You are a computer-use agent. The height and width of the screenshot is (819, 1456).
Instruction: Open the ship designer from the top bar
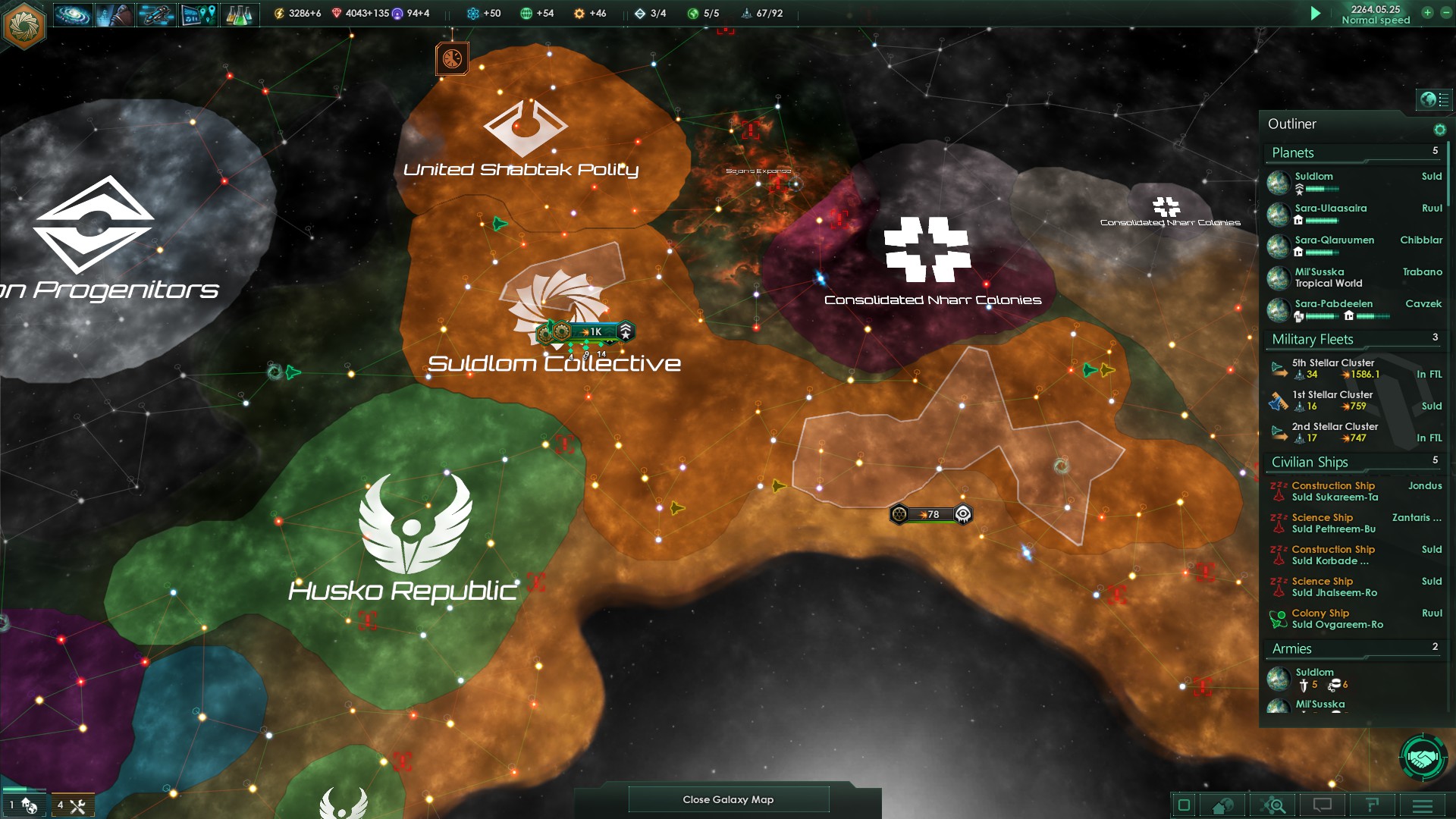coord(156,14)
